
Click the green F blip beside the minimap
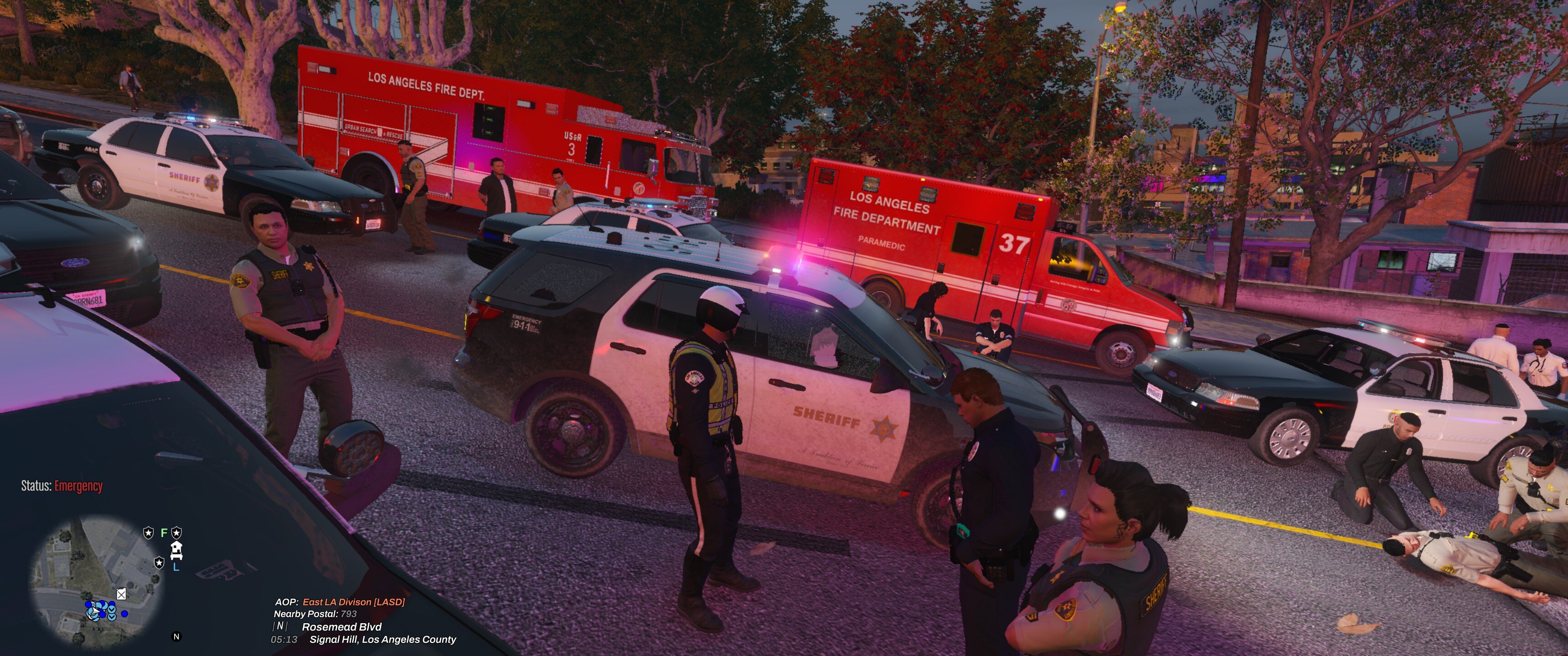pyautogui.click(x=163, y=533)
